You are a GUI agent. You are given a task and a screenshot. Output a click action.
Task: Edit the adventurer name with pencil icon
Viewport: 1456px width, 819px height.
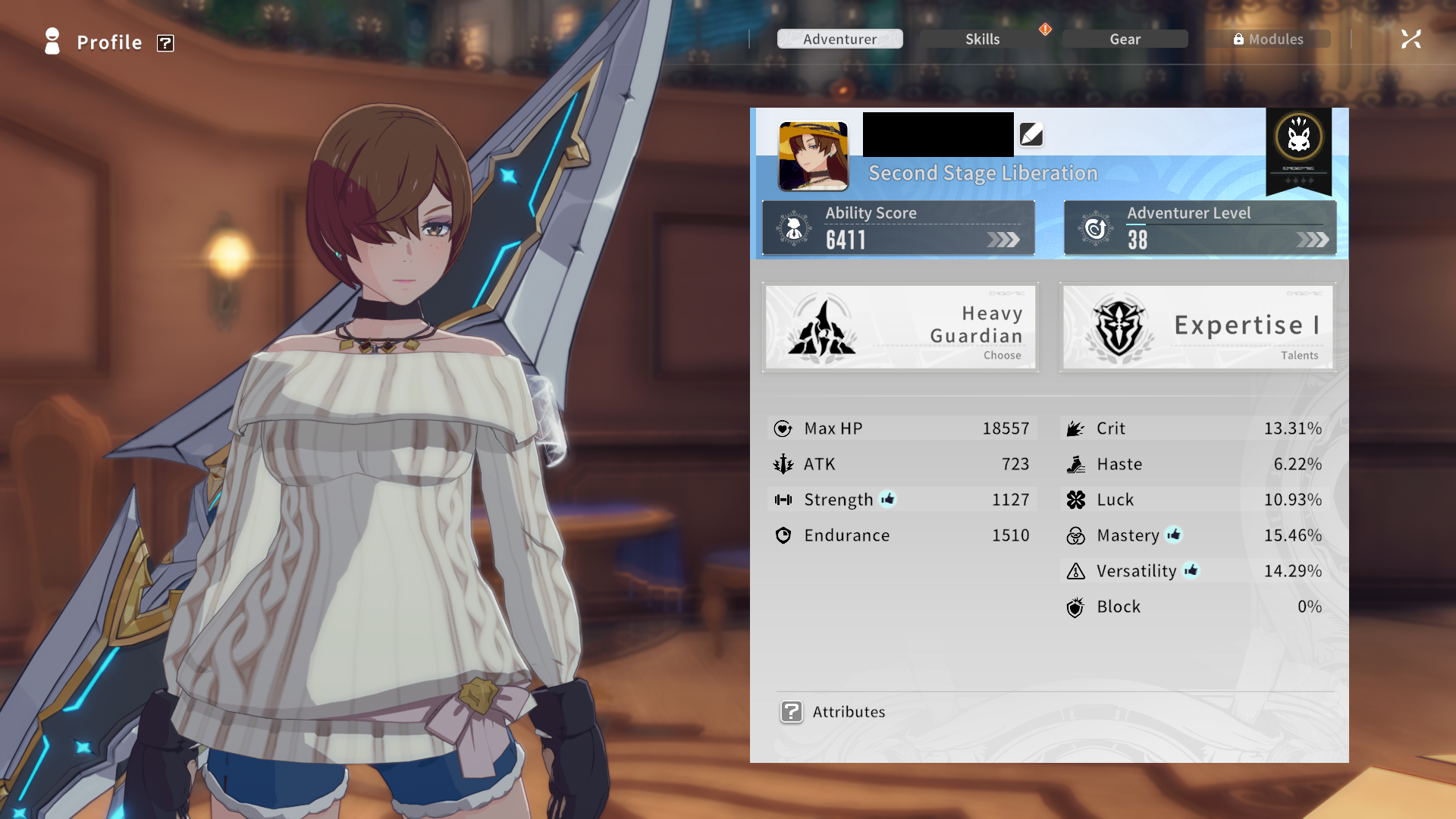tap(1031, 135)
